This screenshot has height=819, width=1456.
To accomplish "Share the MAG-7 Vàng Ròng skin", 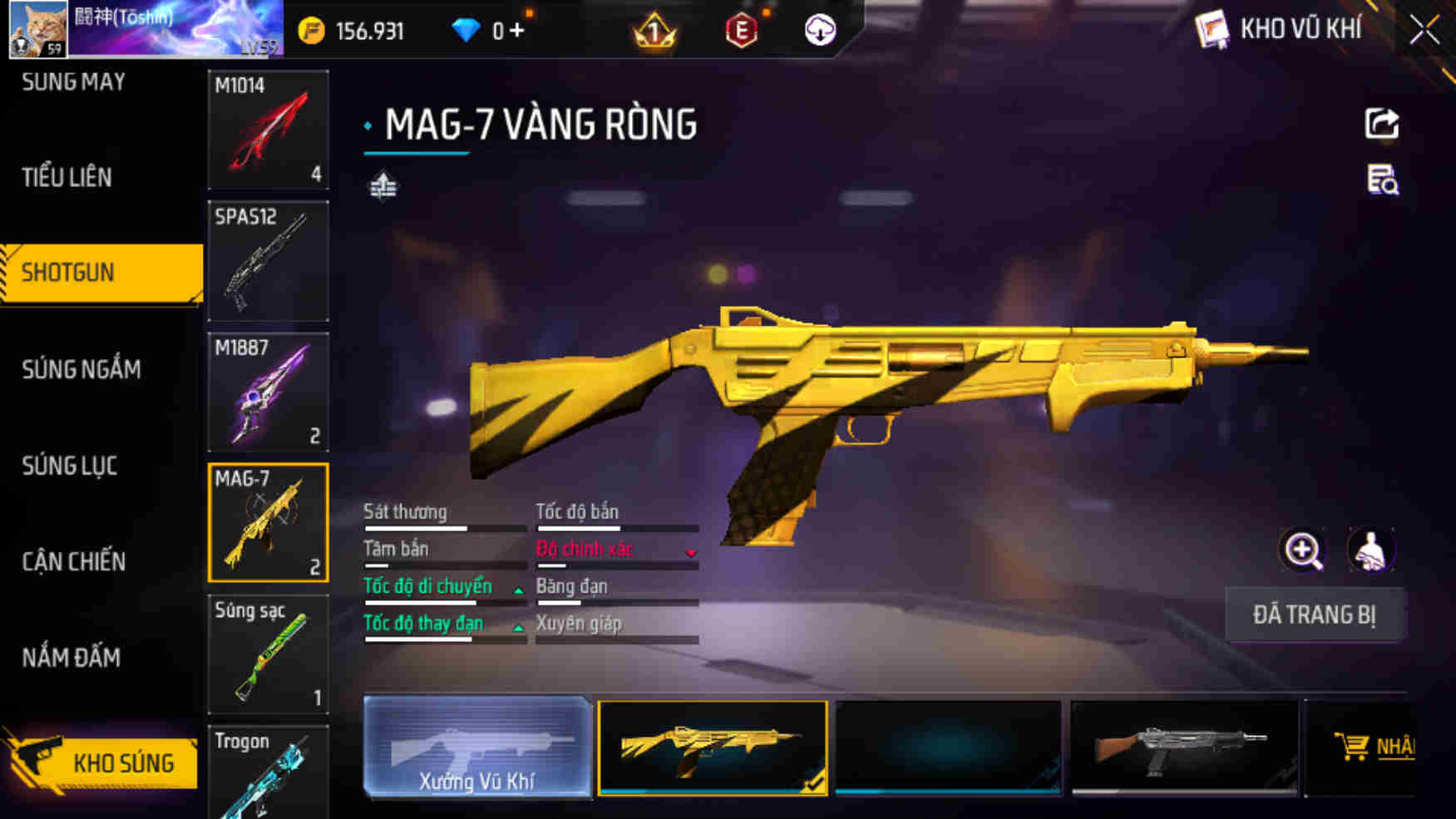I will [1380, 123].
